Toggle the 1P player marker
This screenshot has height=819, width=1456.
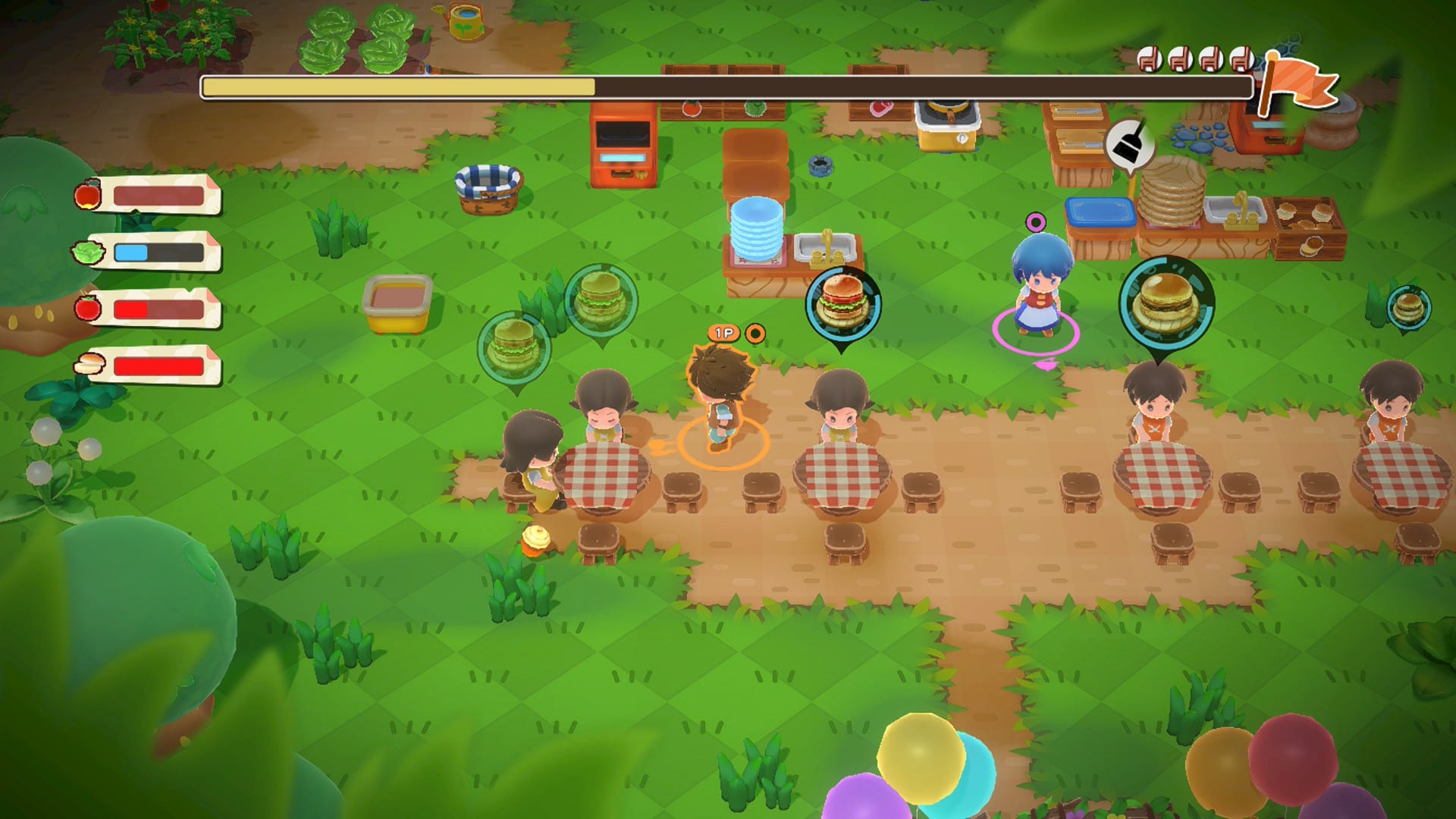click(723, 331)
